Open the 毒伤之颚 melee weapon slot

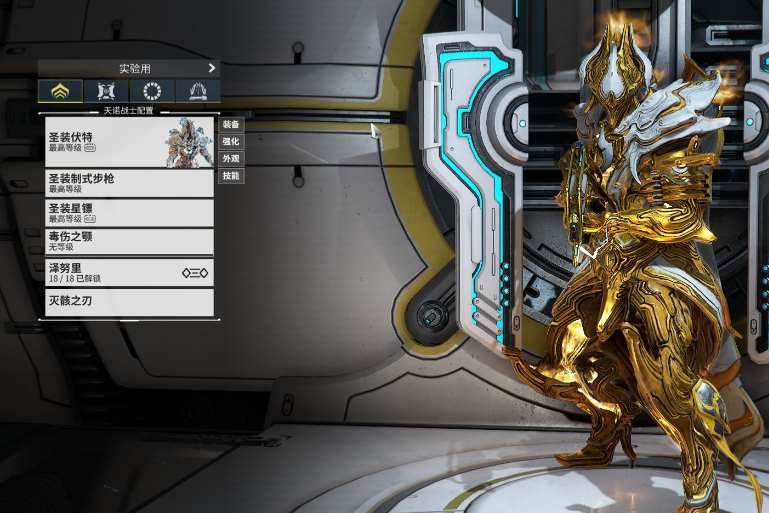130,241
